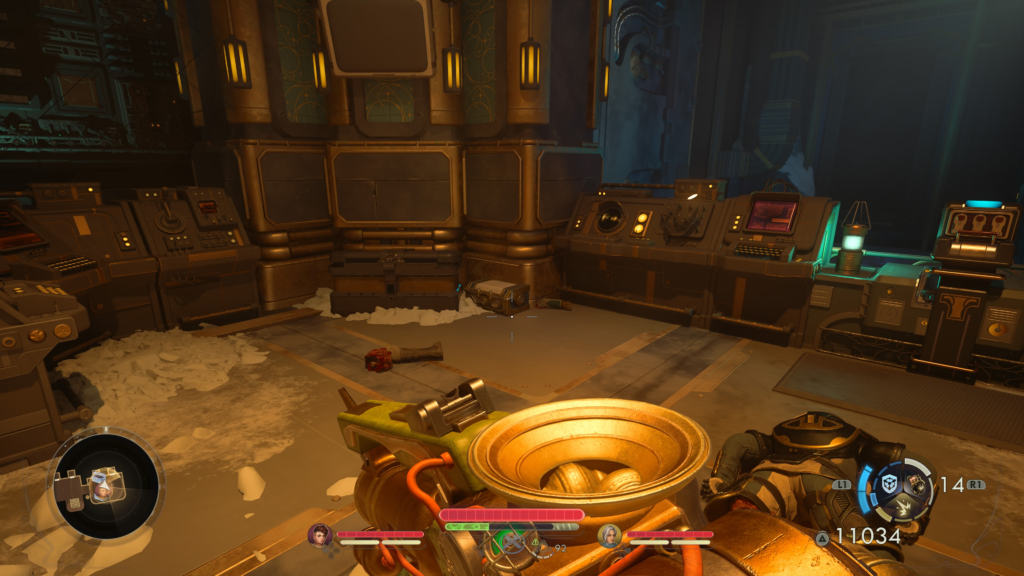Image resolution: width=1024 pixels, height=576 pixels.
Task: Click the crossed-tools icon beside the 92 counter
Action: click(x=511, y=542)
